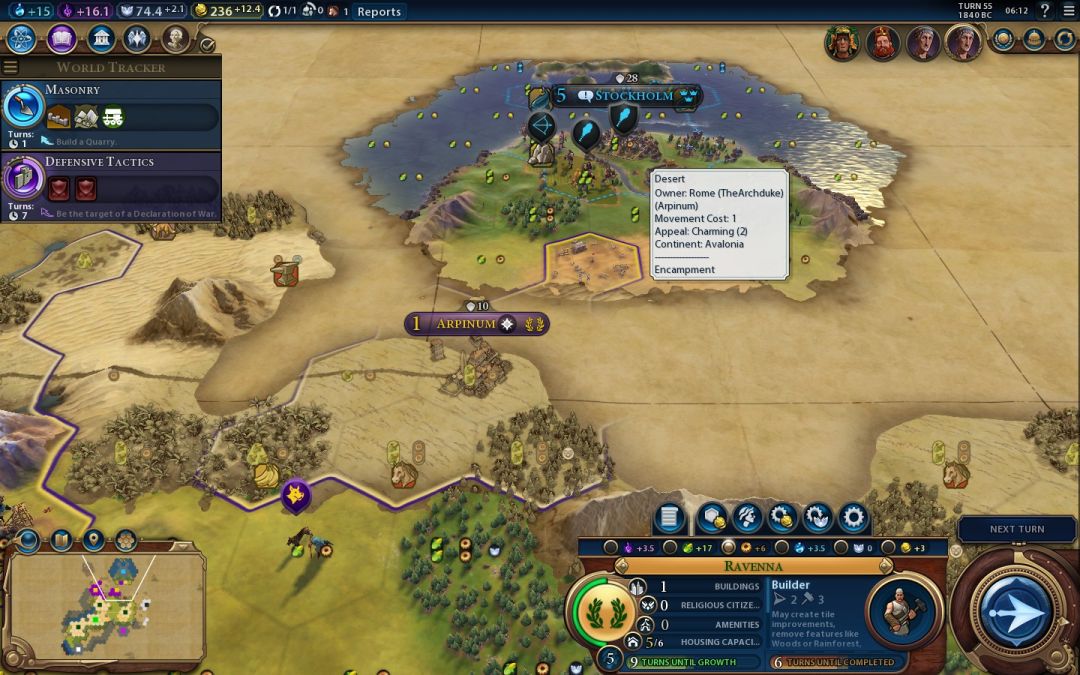Open the Reports panel
Screen dimensions: 1080x675
[379, 12]
